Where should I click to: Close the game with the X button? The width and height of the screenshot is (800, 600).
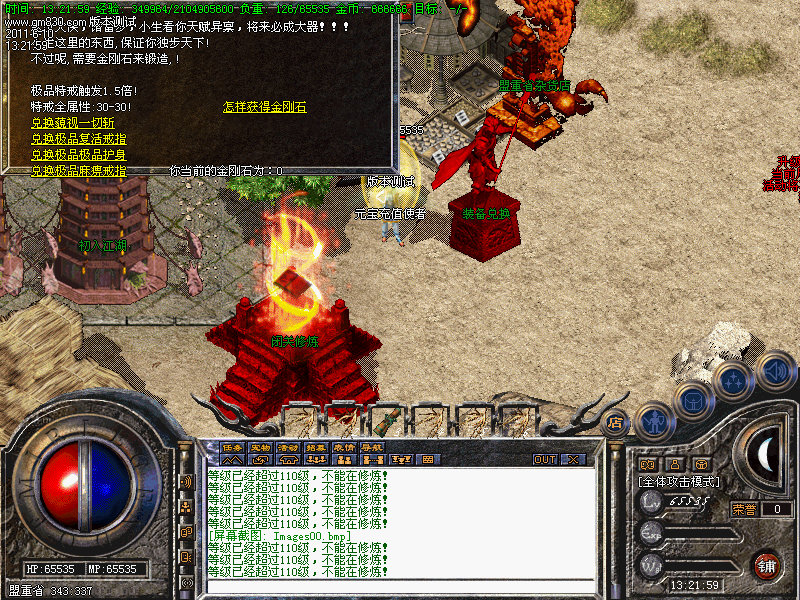[574, 460]
